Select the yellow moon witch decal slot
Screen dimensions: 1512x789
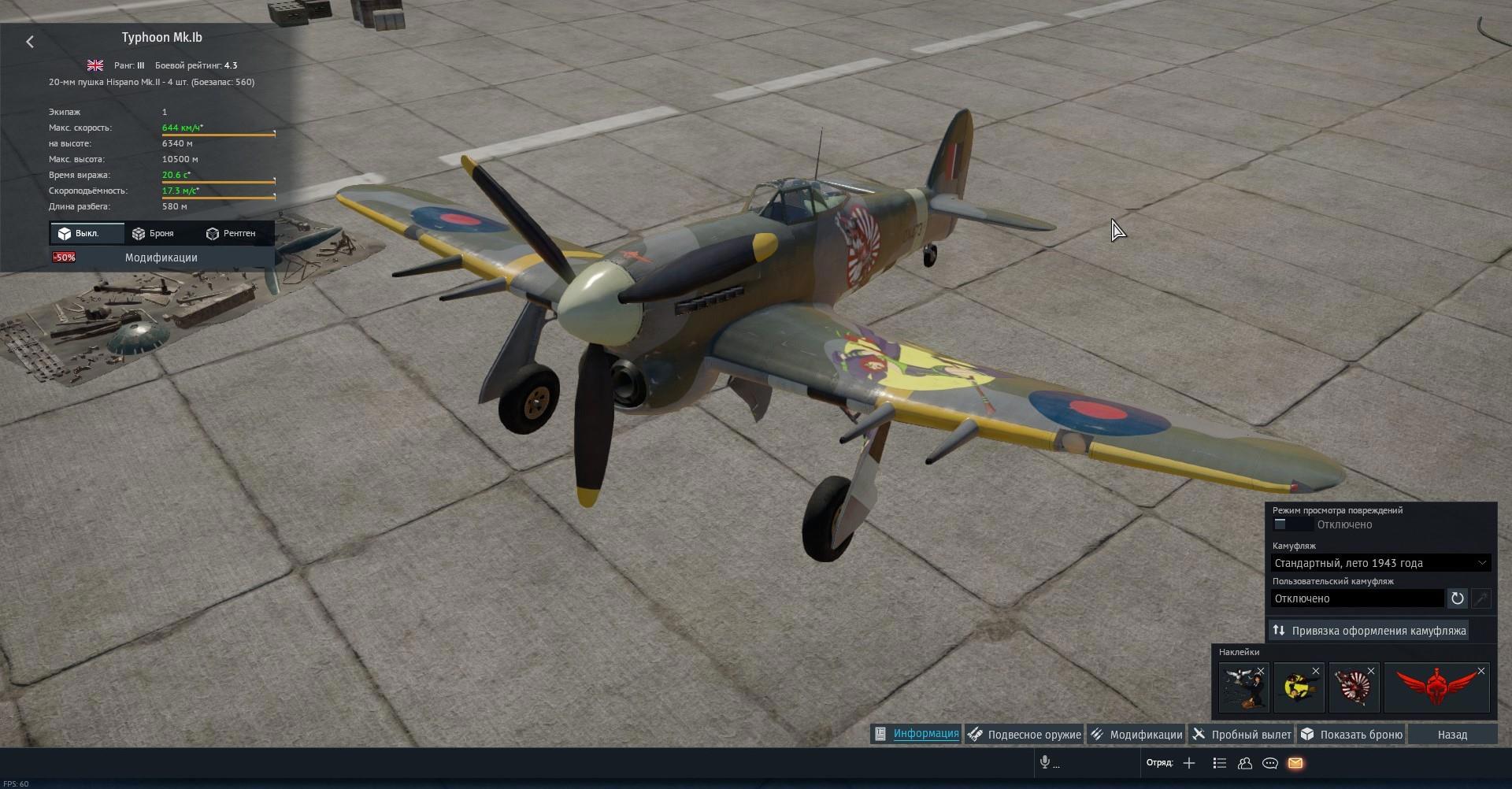pos(1297,687)
